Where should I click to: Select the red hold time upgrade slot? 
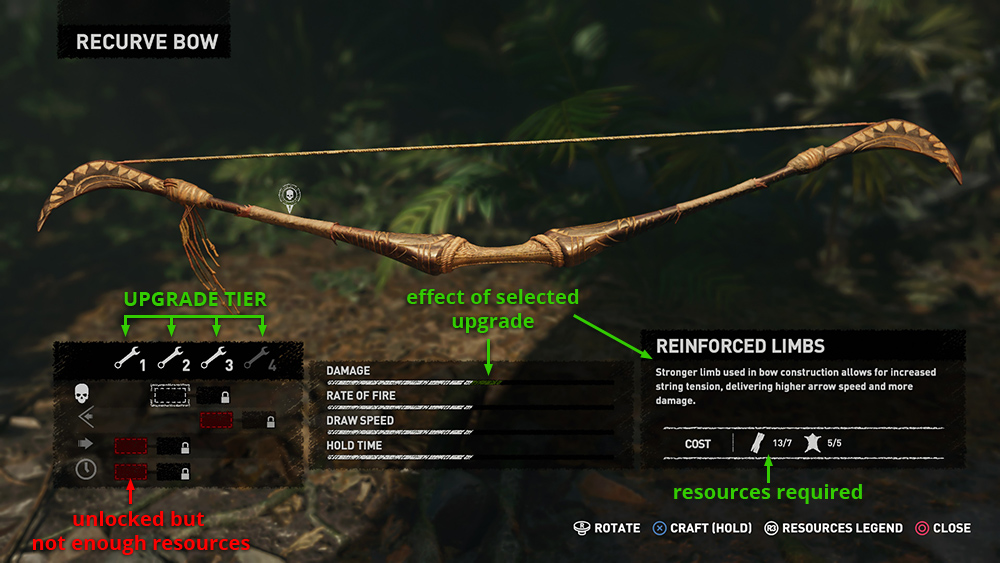(x=130, y=471)
